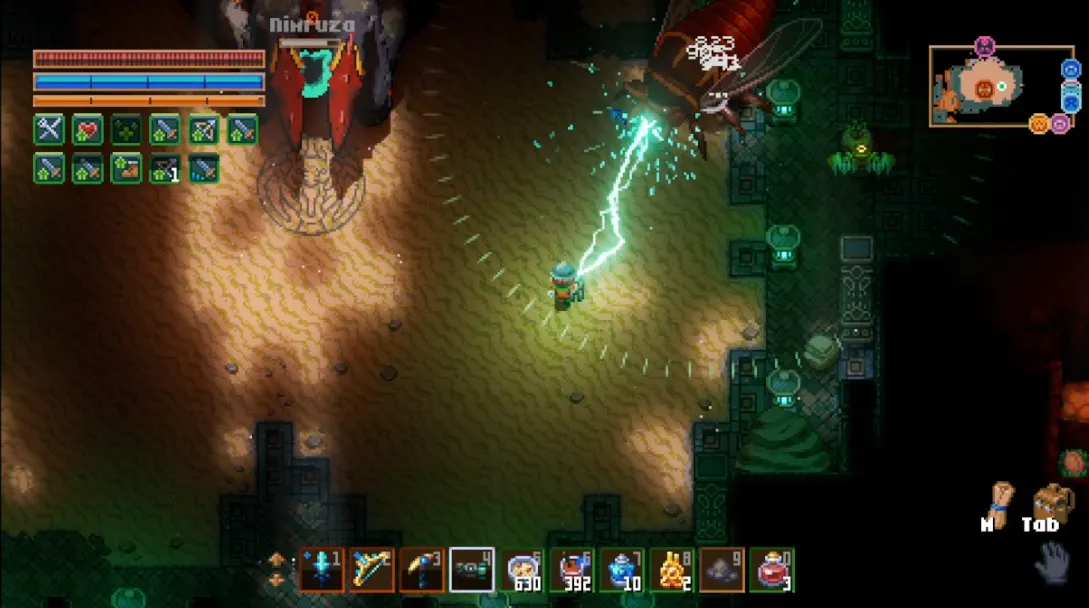Use the red healing potion slot
1089x608 pixels.
click(x=772, y=570)
